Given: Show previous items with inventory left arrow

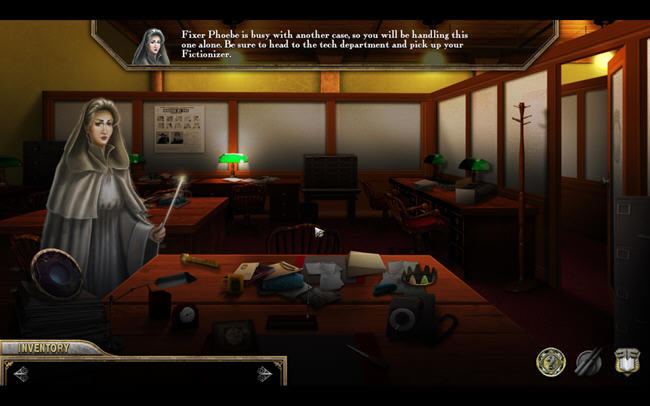Looking at the screenshot, I should pyautogui.click(x=20, y=374).
